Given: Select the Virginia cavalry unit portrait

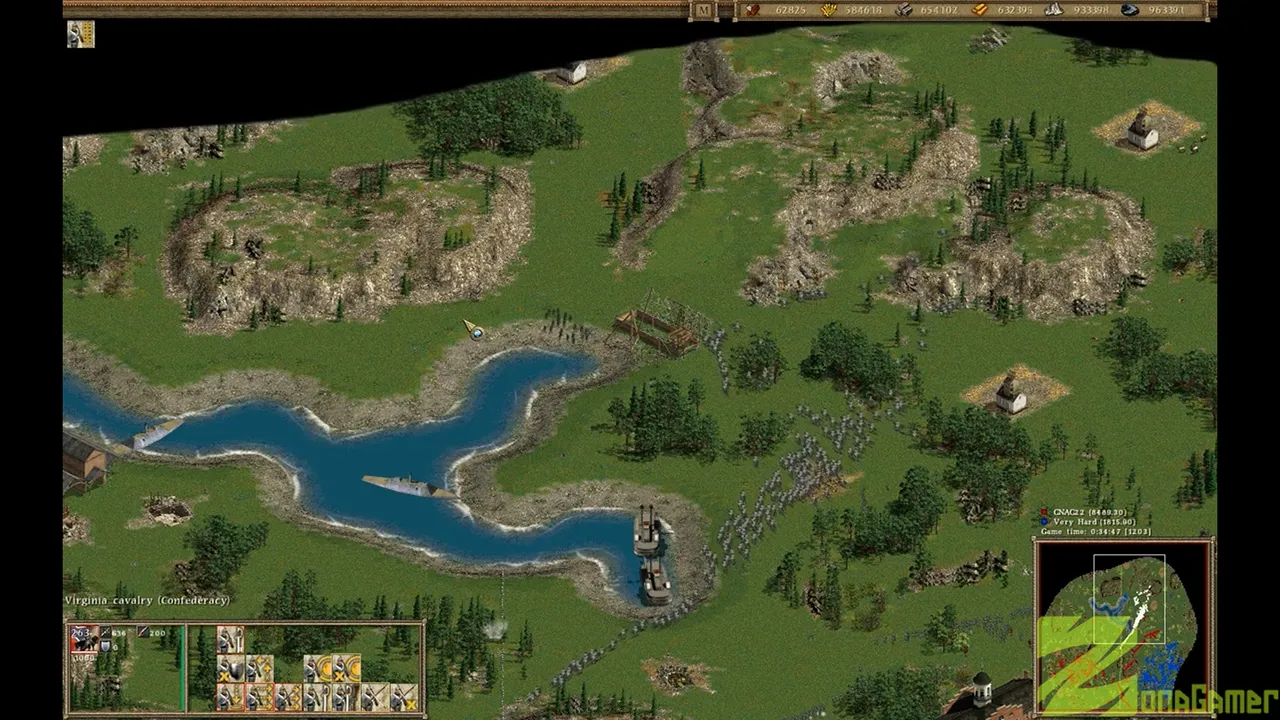Looking at the screenshot, I should [83, 640].
